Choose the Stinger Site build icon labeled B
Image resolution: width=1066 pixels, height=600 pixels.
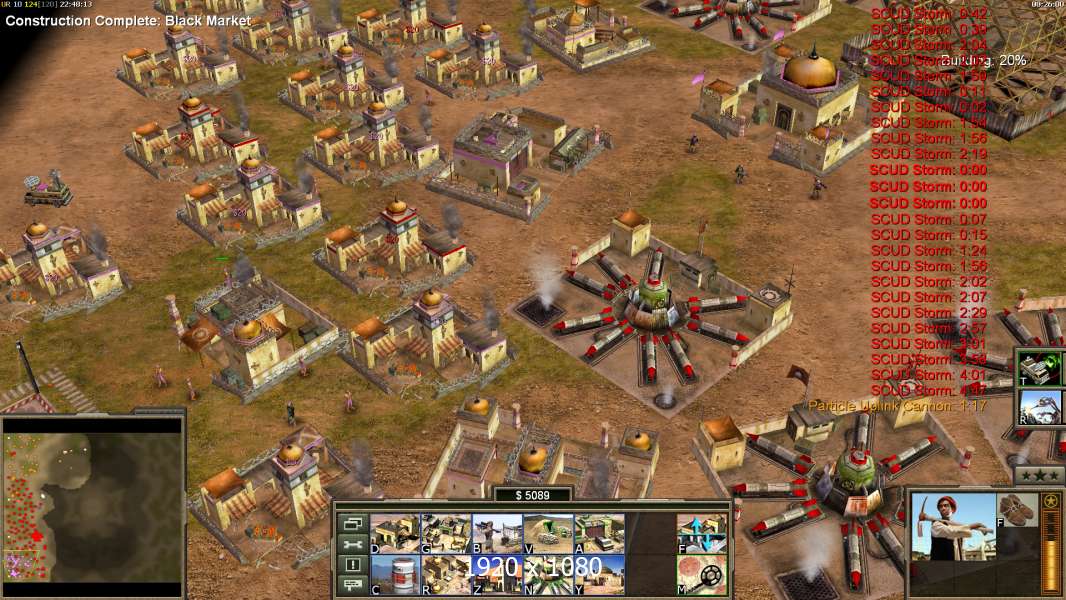click(497, 533)
